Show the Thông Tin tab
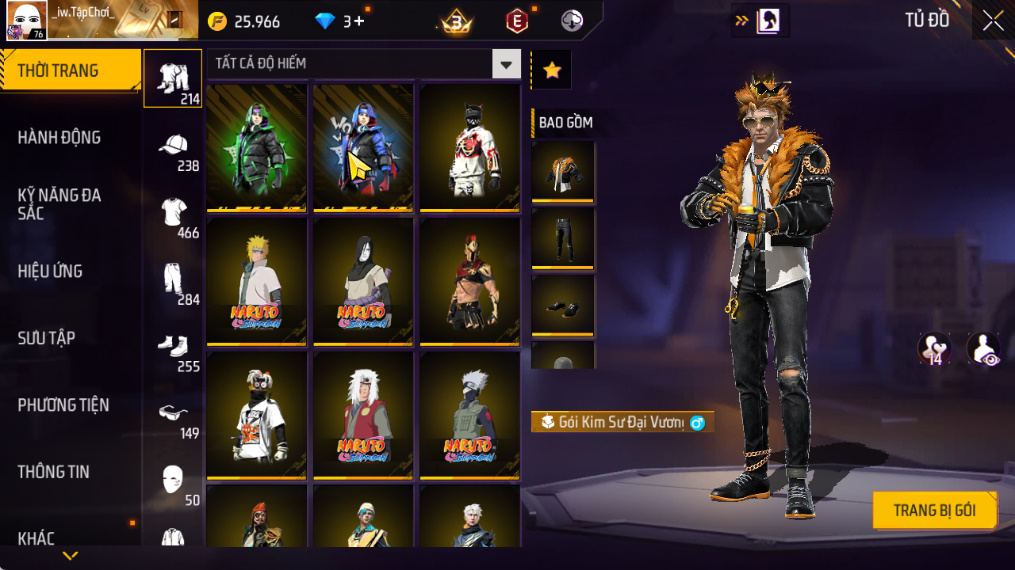1015x570 pixels. pos(54,472)
